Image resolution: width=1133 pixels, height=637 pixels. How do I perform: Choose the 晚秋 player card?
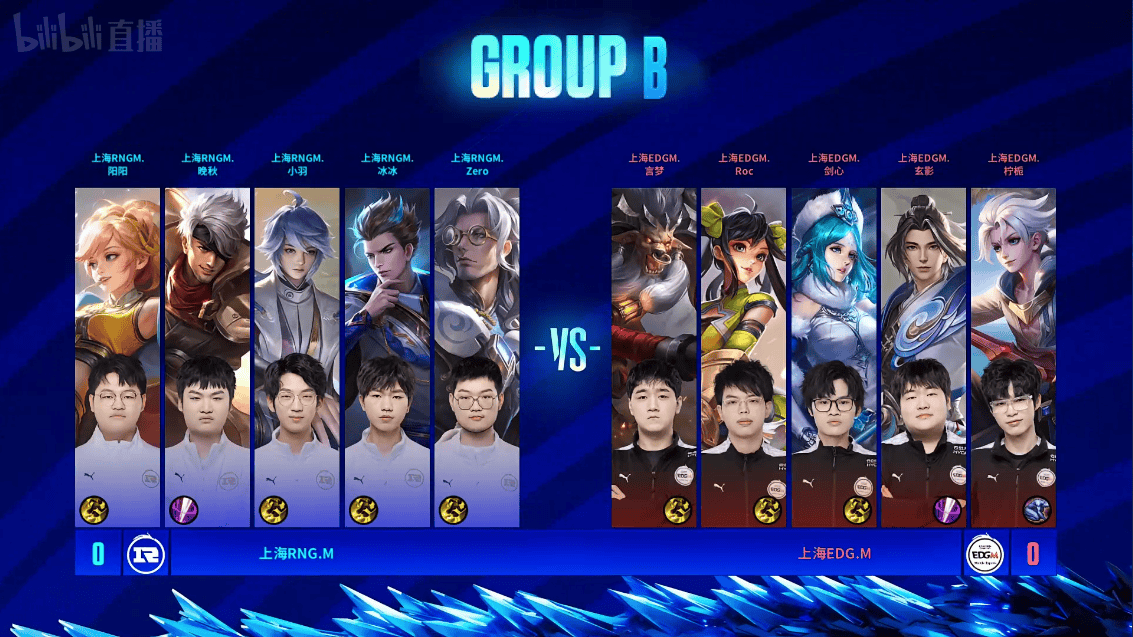coord(207,356)
